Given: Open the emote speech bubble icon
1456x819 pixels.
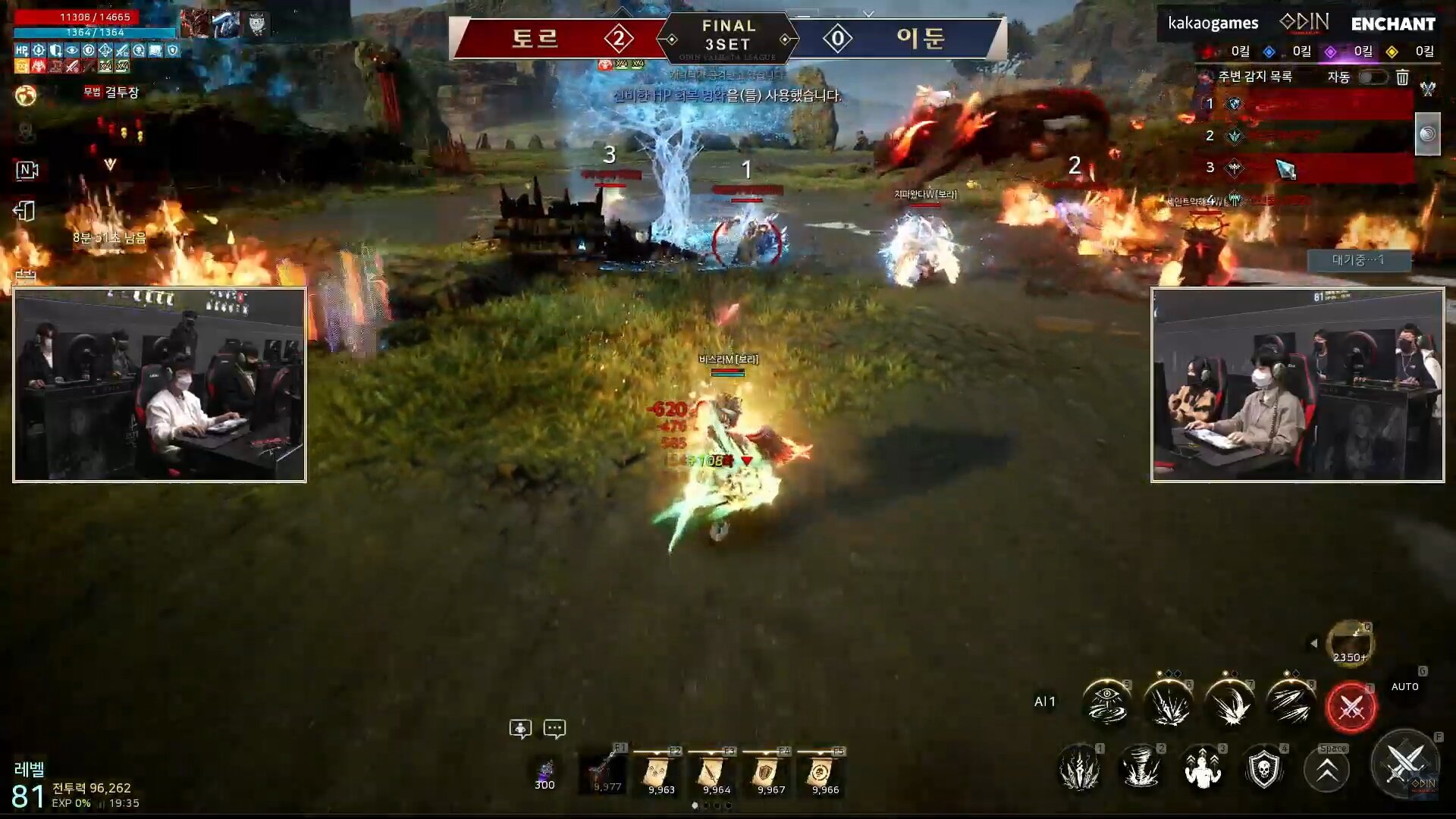Looking at the screenshot, I should (x=520, y=729).
